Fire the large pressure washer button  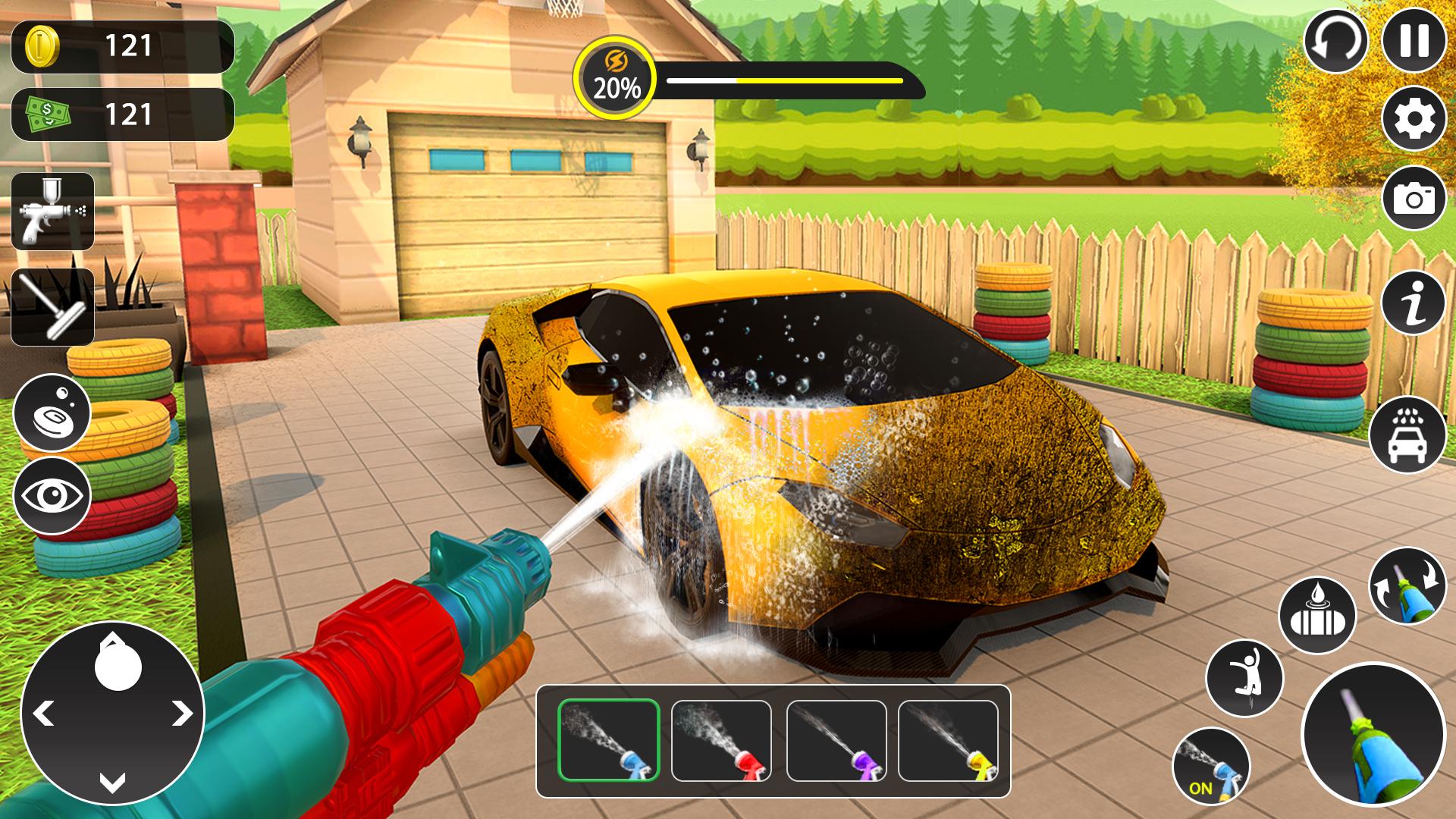click(1373, 735)
